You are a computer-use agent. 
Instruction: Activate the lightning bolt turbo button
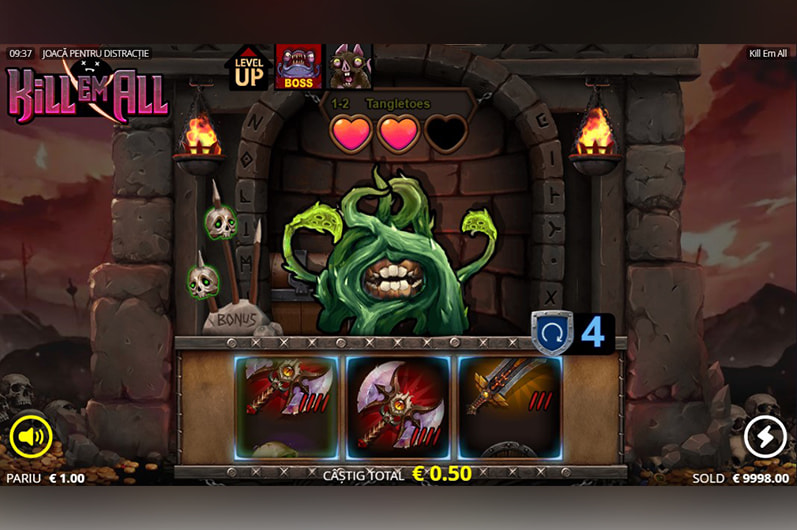click(765, 437)
